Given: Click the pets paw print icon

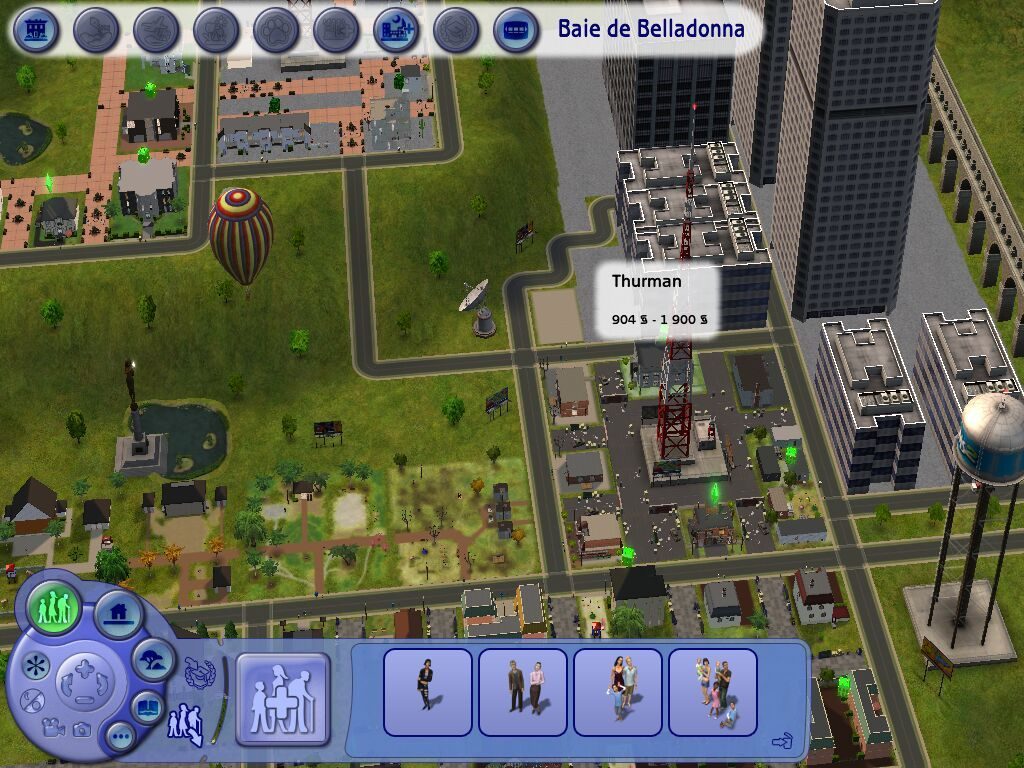Looking at the screenshot, I should (276, 30).
